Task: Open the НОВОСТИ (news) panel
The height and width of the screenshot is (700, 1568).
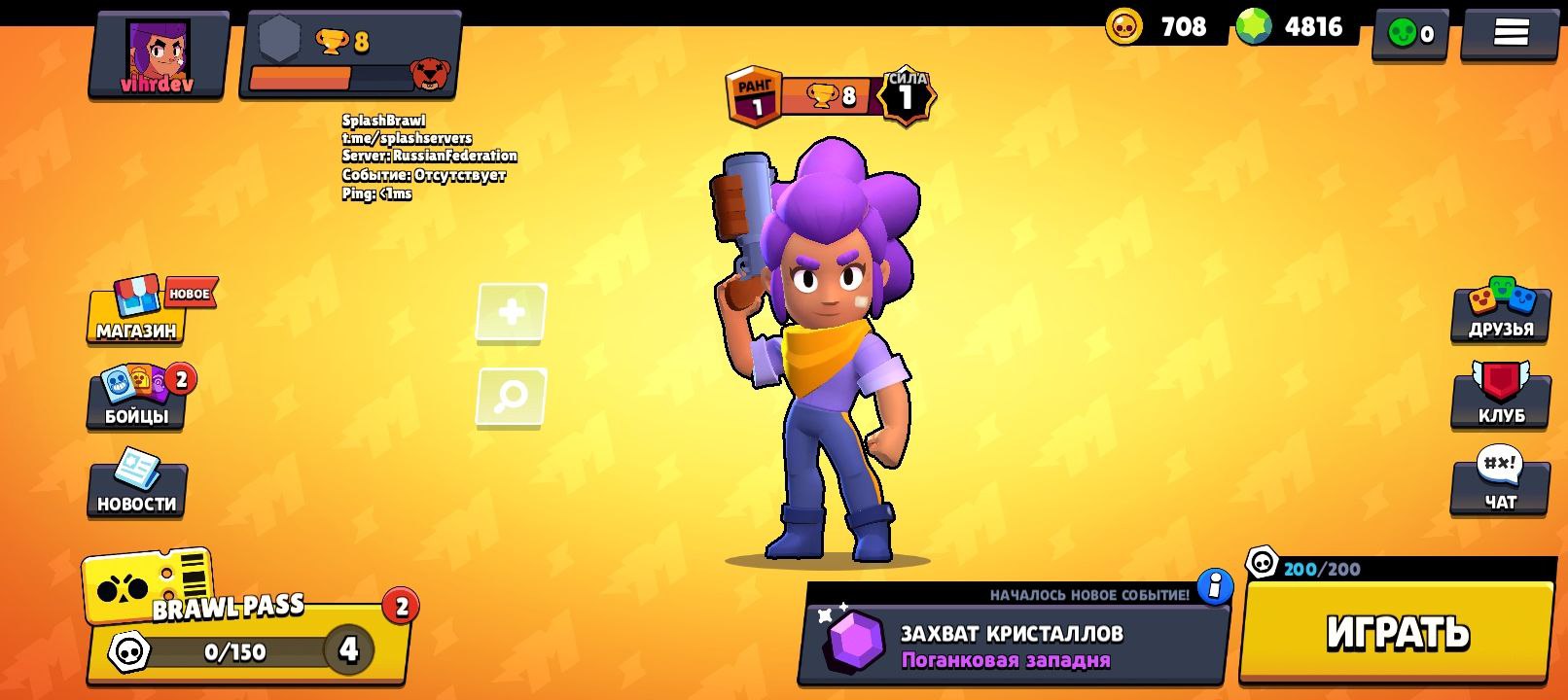Action: click(136, 496)
